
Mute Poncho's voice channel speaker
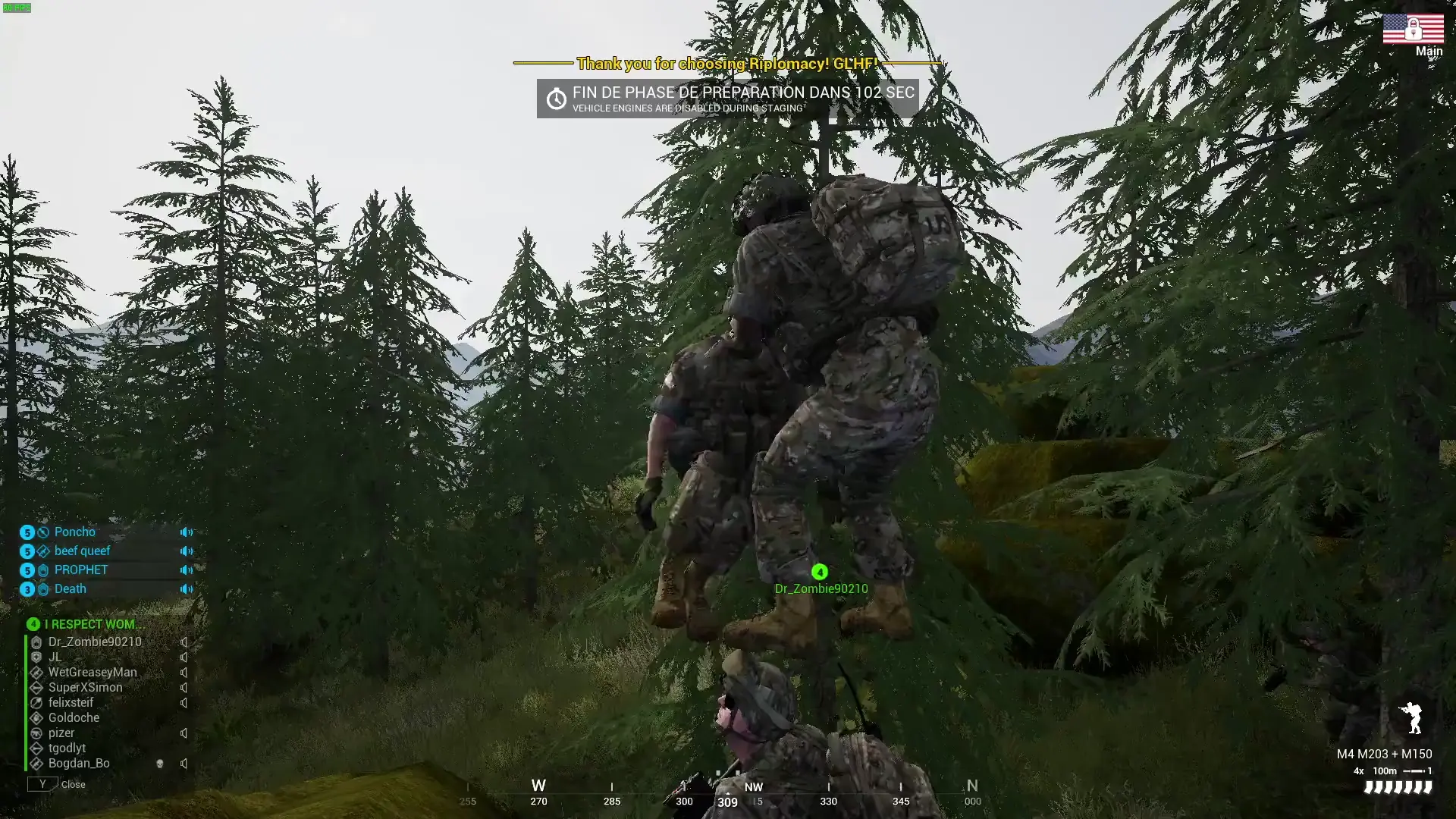186,532
